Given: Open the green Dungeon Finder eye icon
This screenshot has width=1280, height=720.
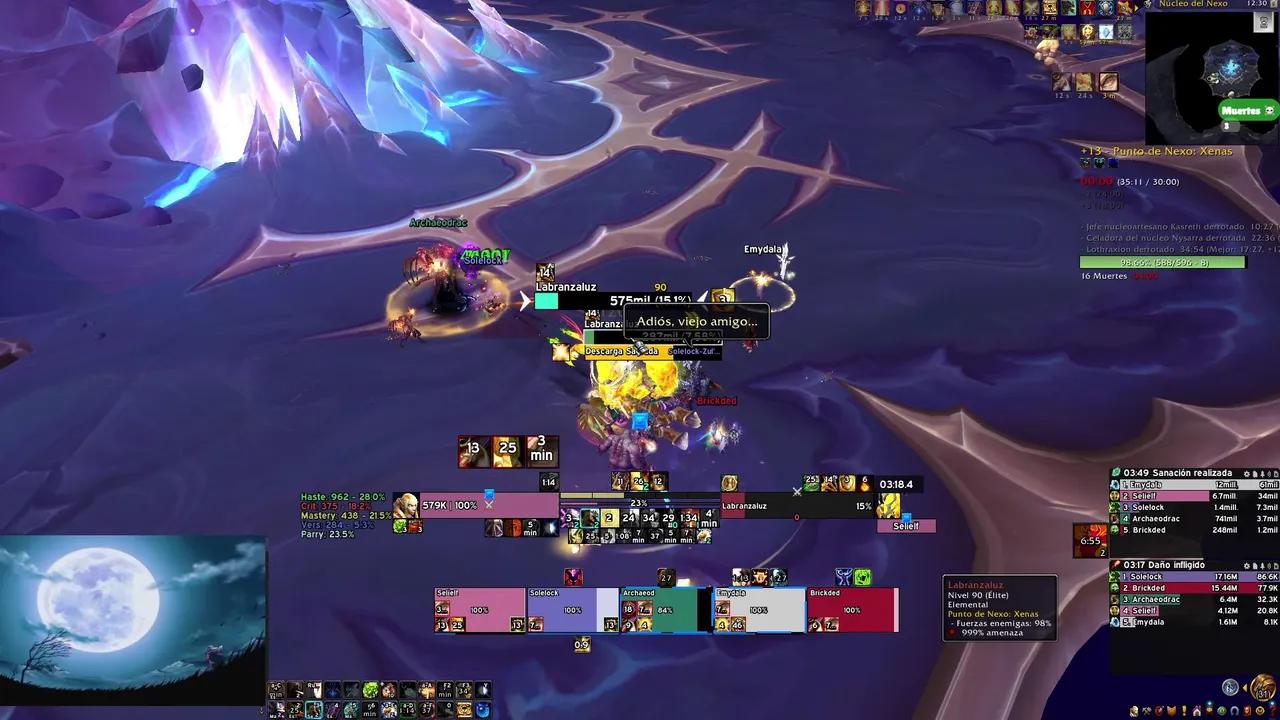Looking at the screenshot, I should tap(1222, 710).
